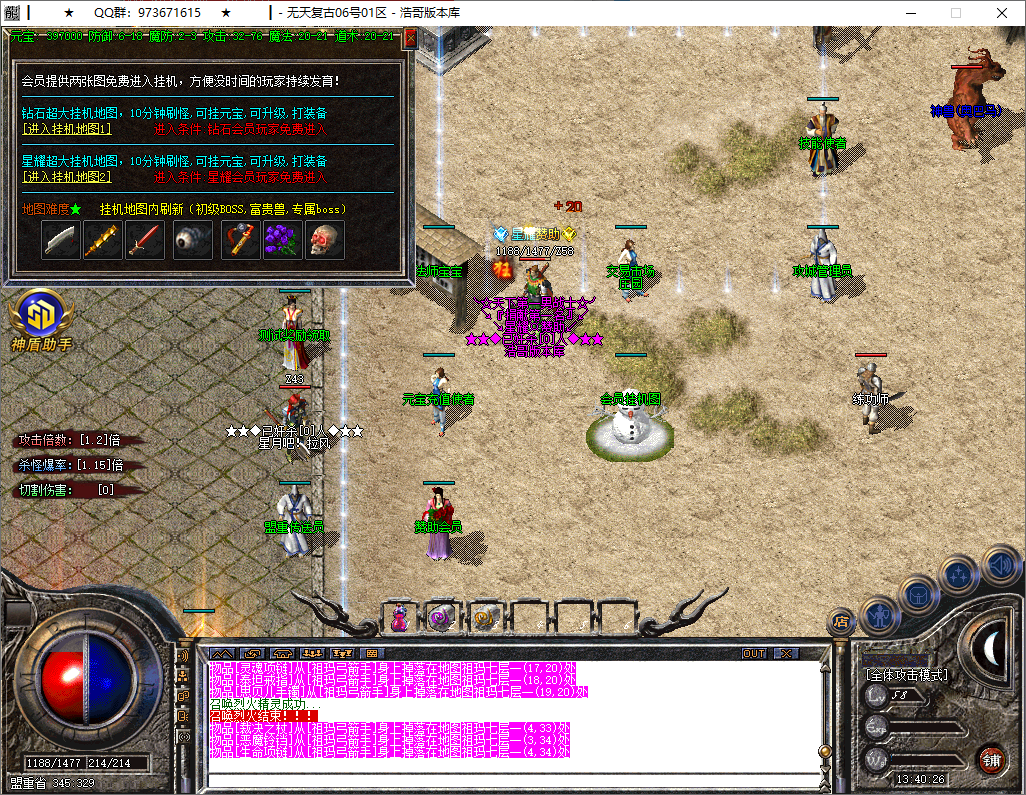Select the eyeball reward icon
Image resolution: width=1026 pixels, height=795 pixels.
pos(192,240)
